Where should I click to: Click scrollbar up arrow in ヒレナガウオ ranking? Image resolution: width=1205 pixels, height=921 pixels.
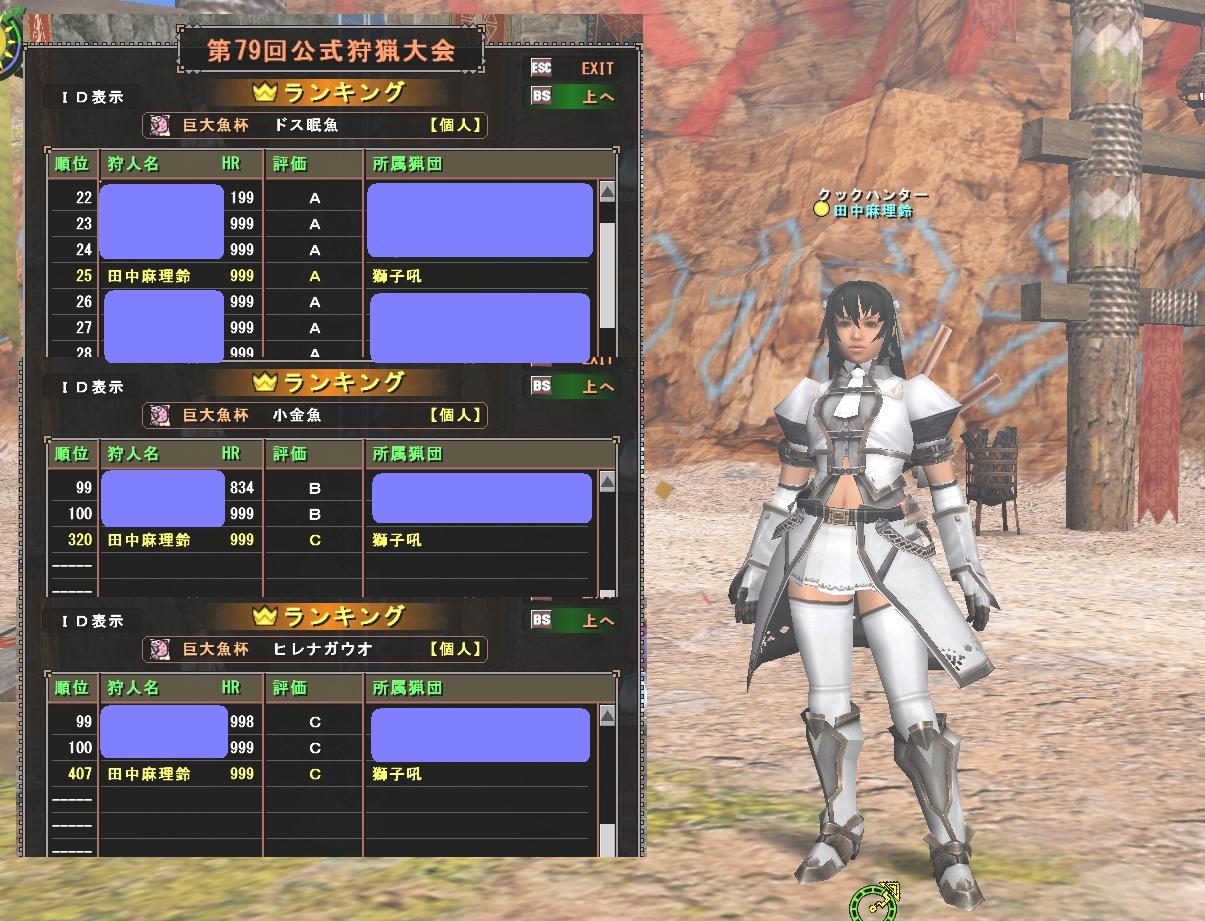[607, 717]
